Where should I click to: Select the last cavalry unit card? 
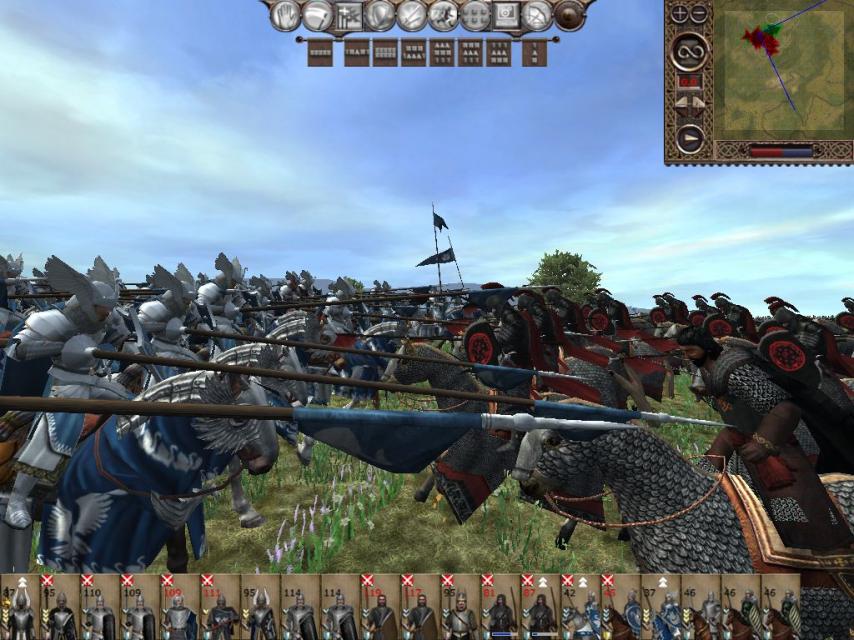780,607
